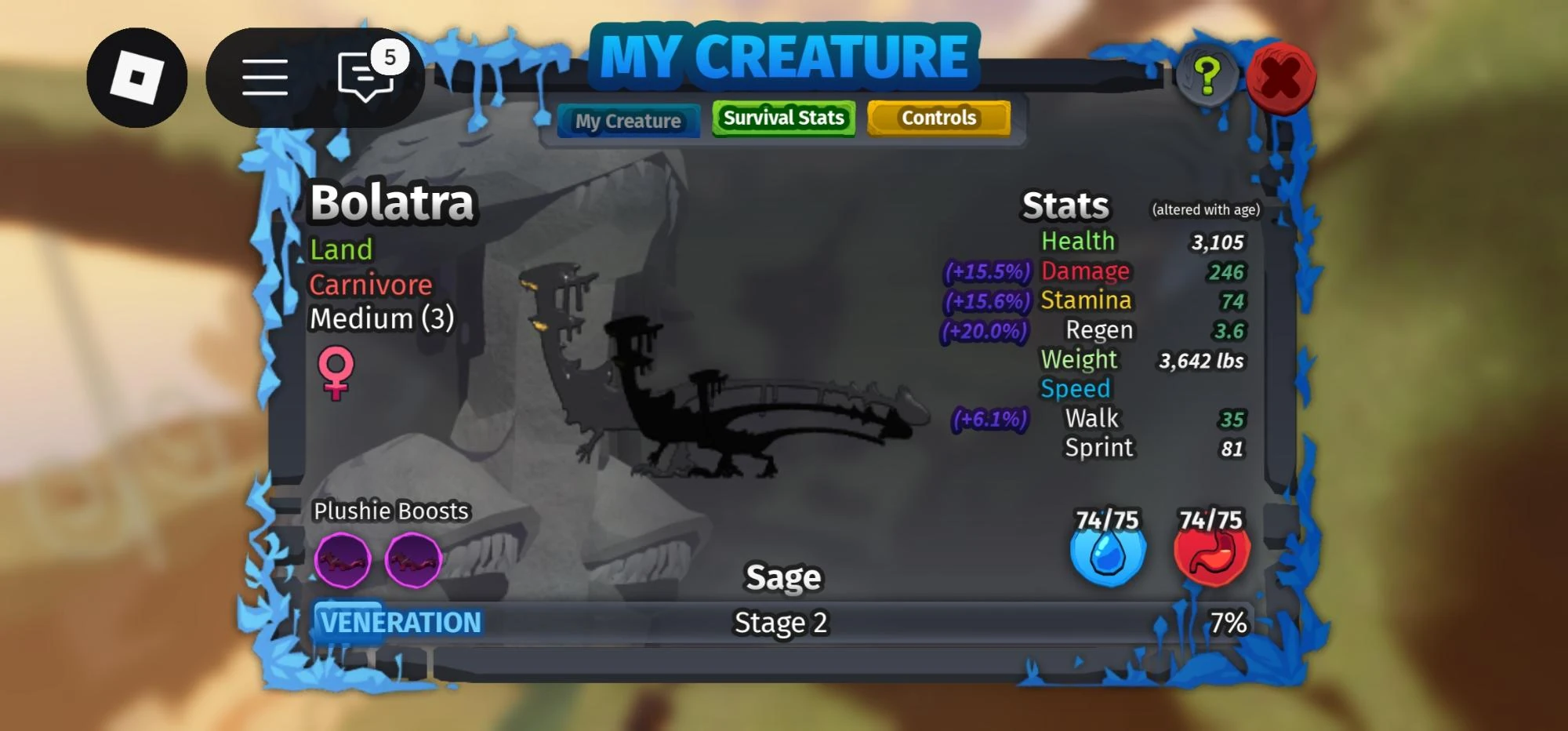Click the Stats altered with age label
1568x731 pixels.
(1205, 210)
